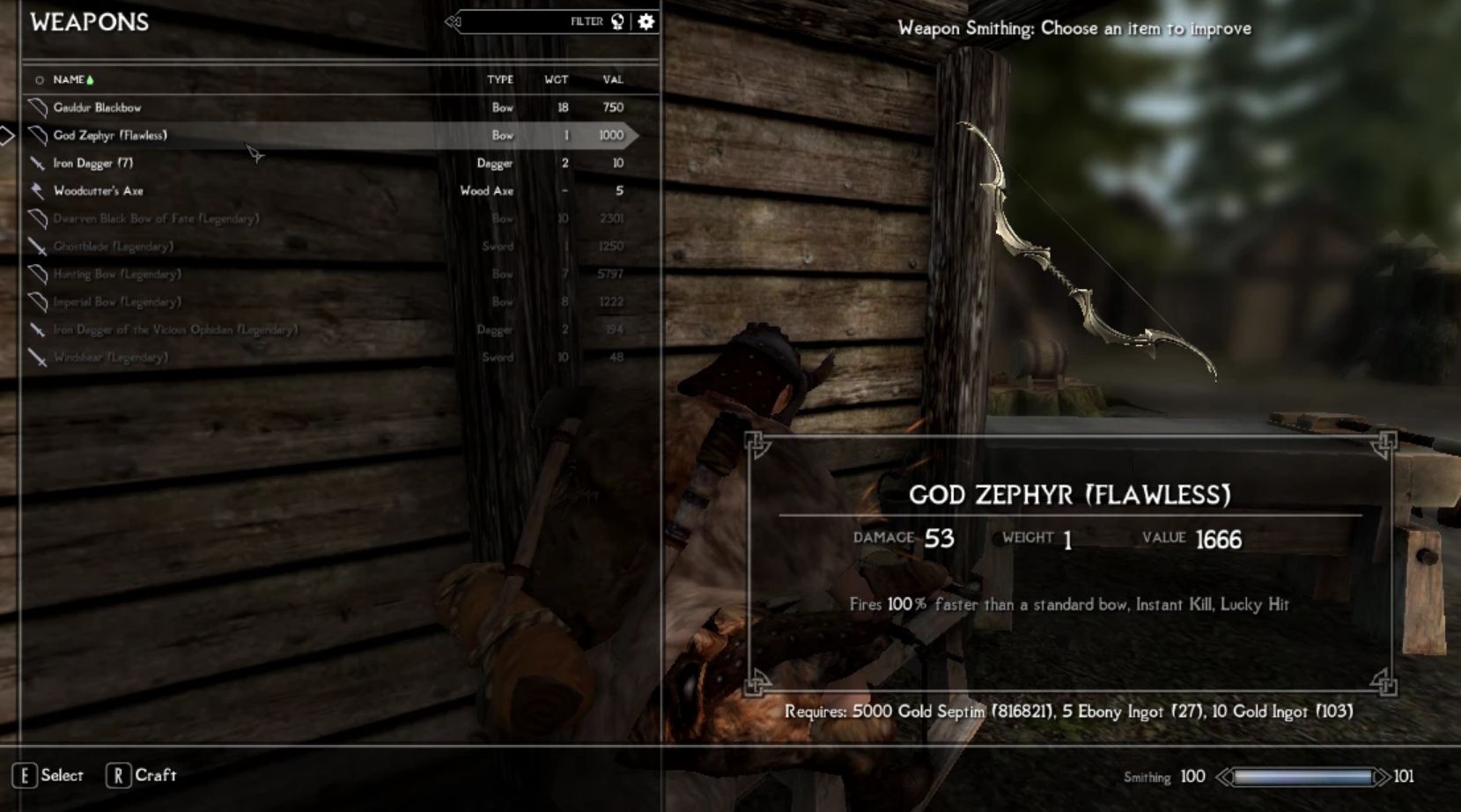Select Dwarven Black Bow of Fate (Legendary)
This screenshot has height=812, width=1461.
point(156,218)
